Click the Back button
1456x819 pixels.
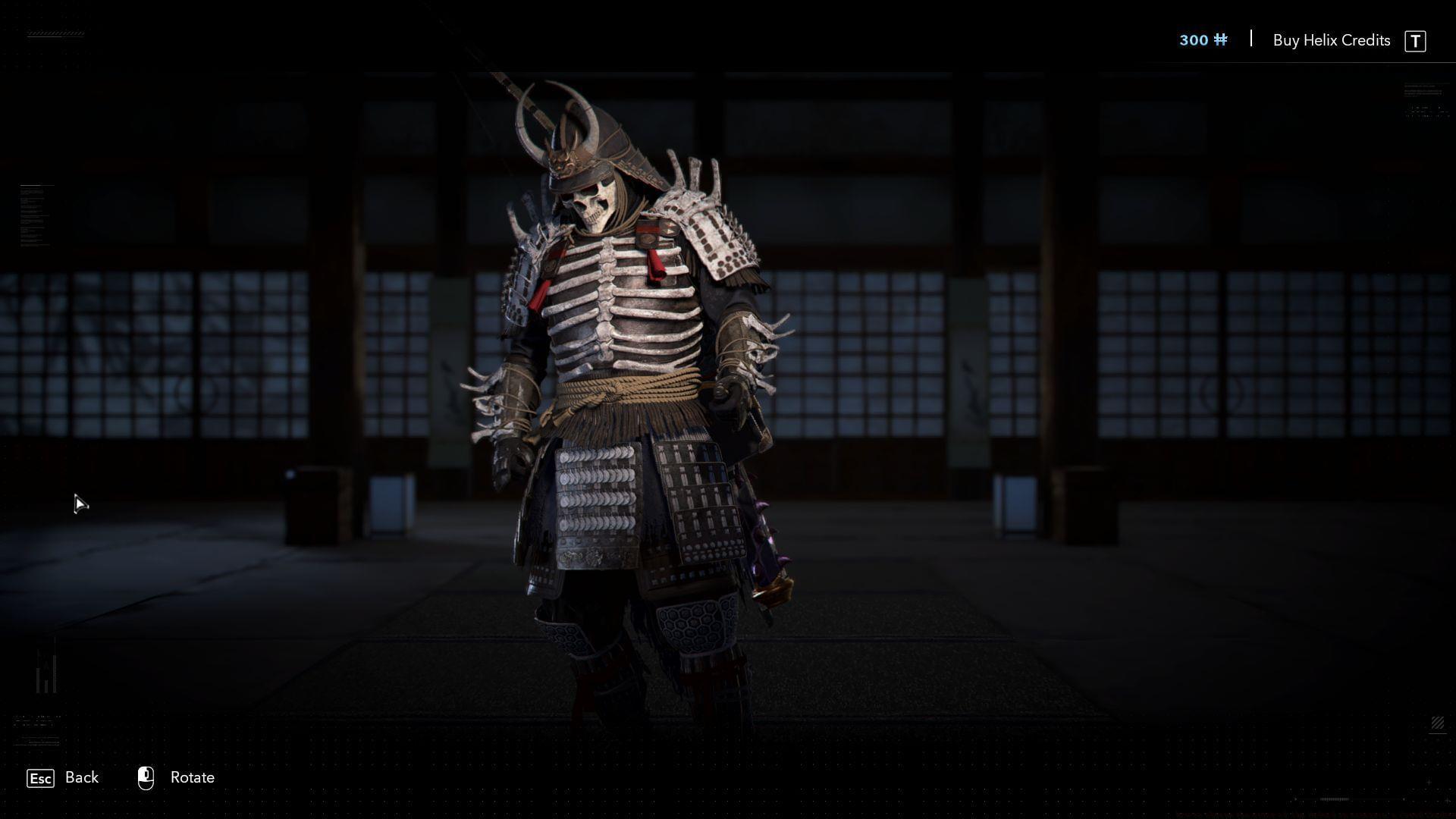[81, 777]
